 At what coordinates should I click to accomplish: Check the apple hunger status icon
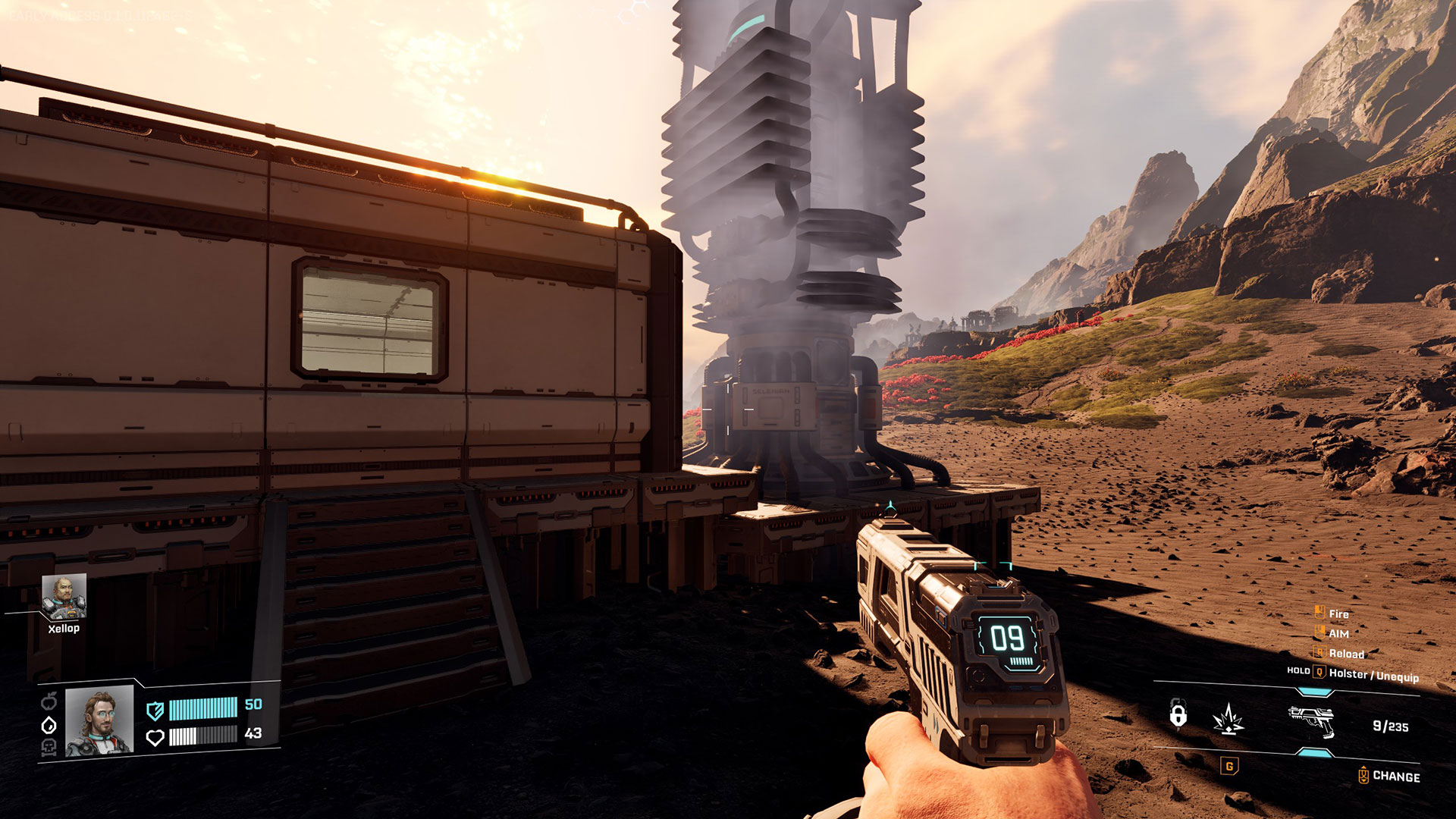click(49, 701)
